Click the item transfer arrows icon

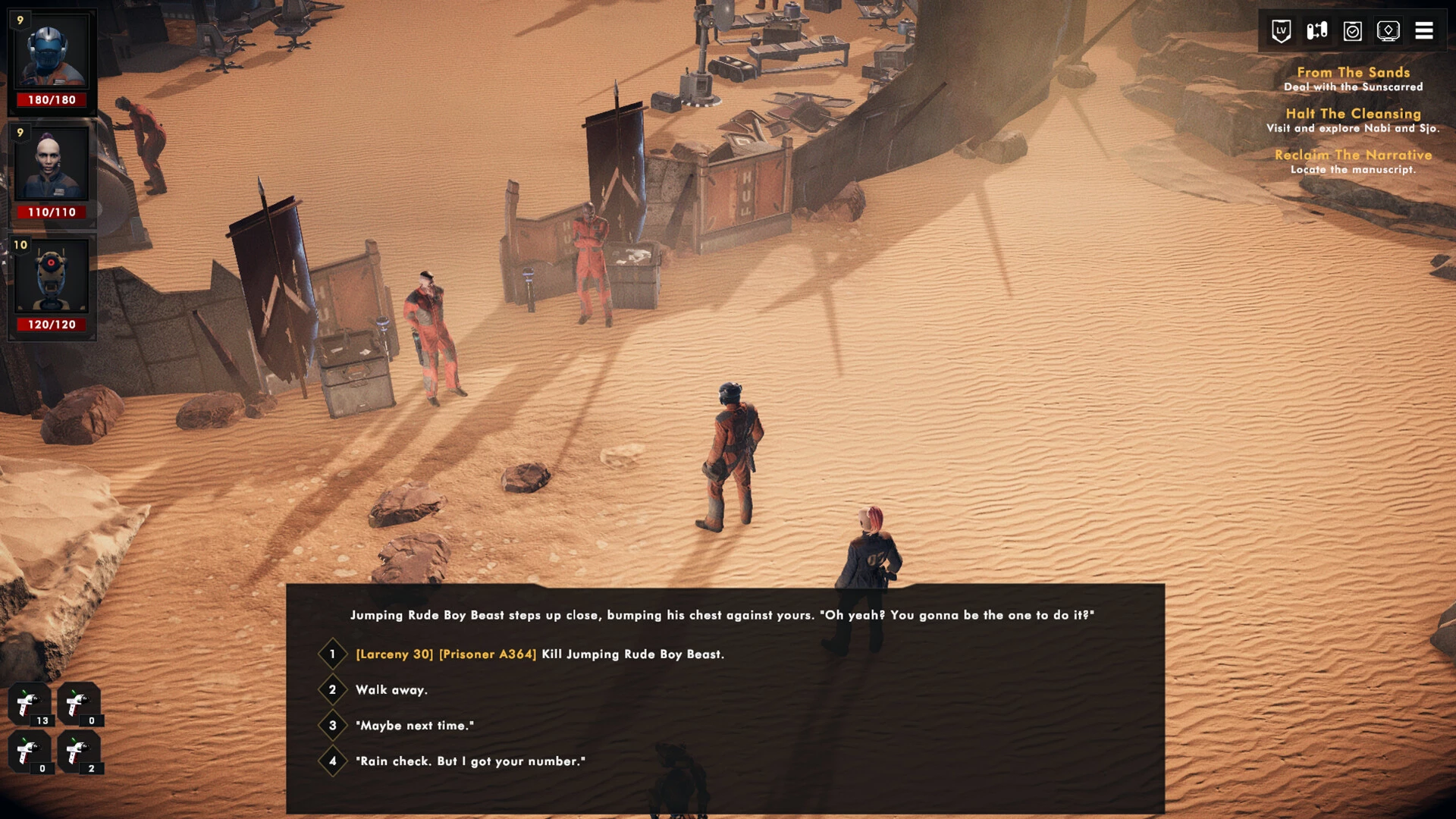click(x=1316, y=31)
